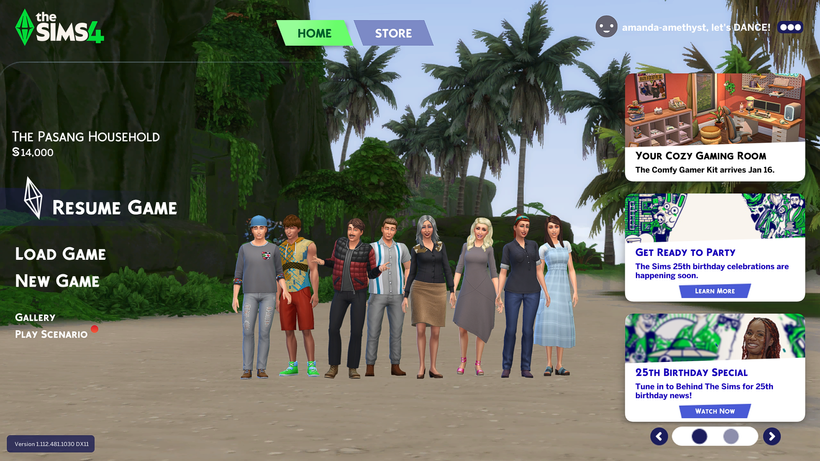Viewport: 820px width, 461px height.
Task: Choose Play Scenario
Action: 51,334
